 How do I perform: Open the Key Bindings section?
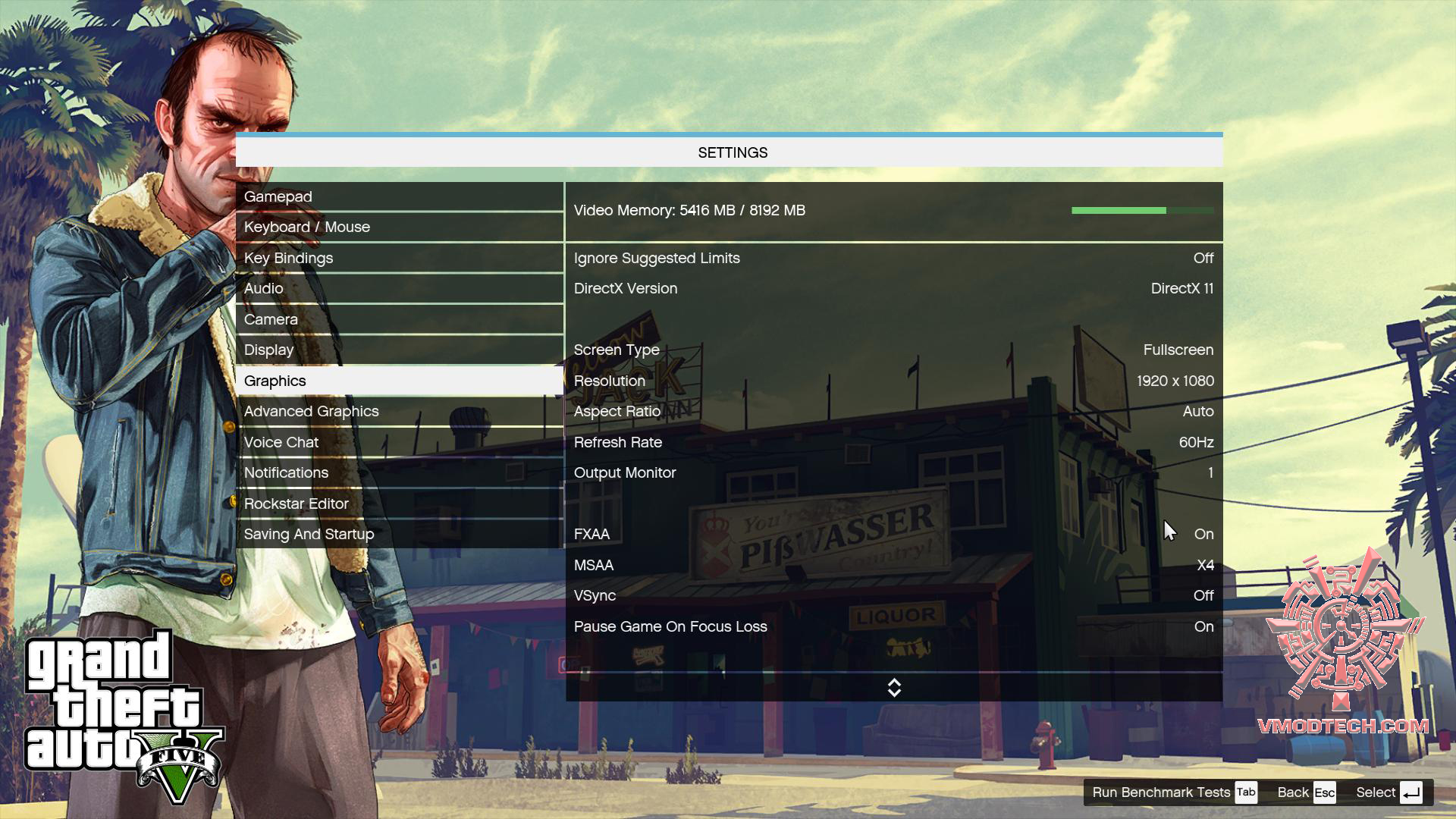(x=399, y=259)
